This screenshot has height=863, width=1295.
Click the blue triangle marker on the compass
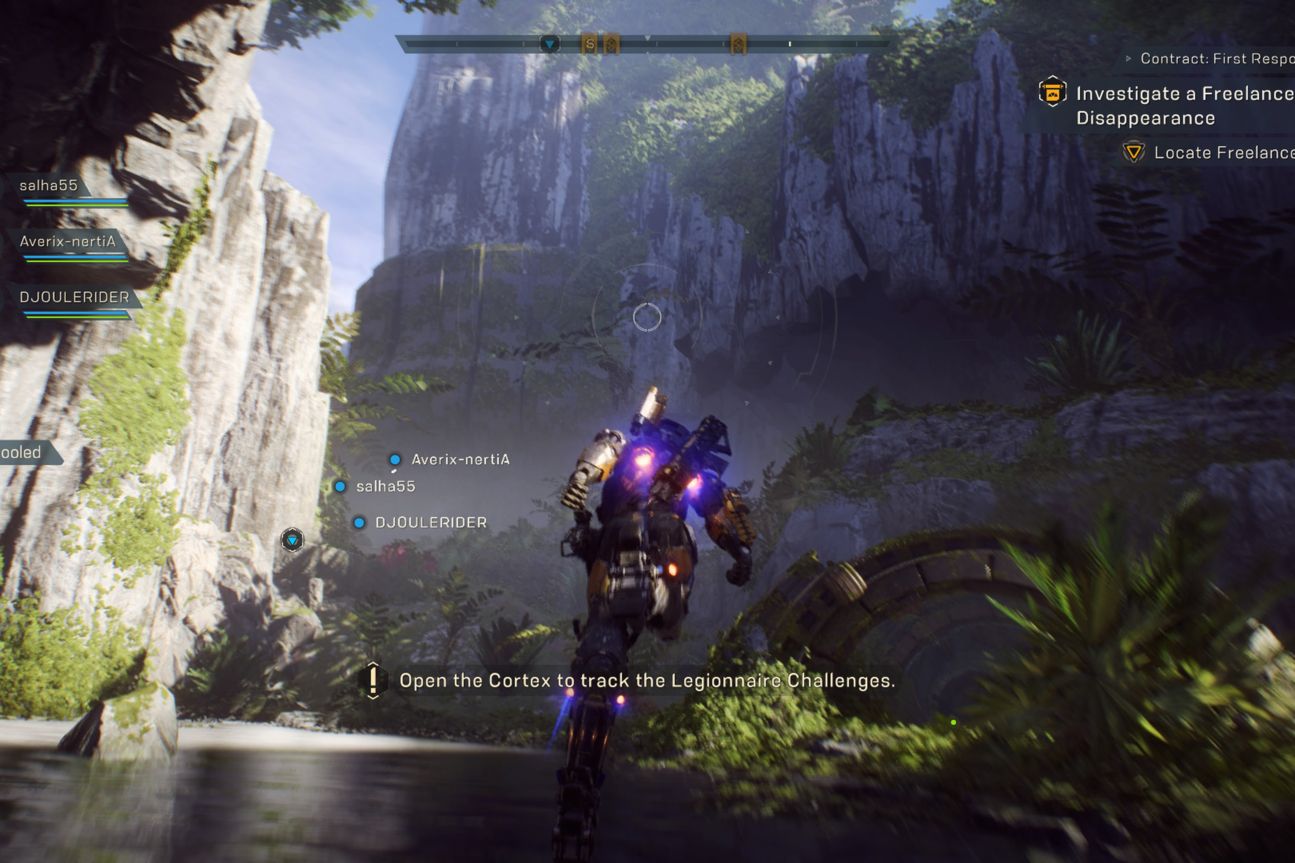click(x=550, y=44)
